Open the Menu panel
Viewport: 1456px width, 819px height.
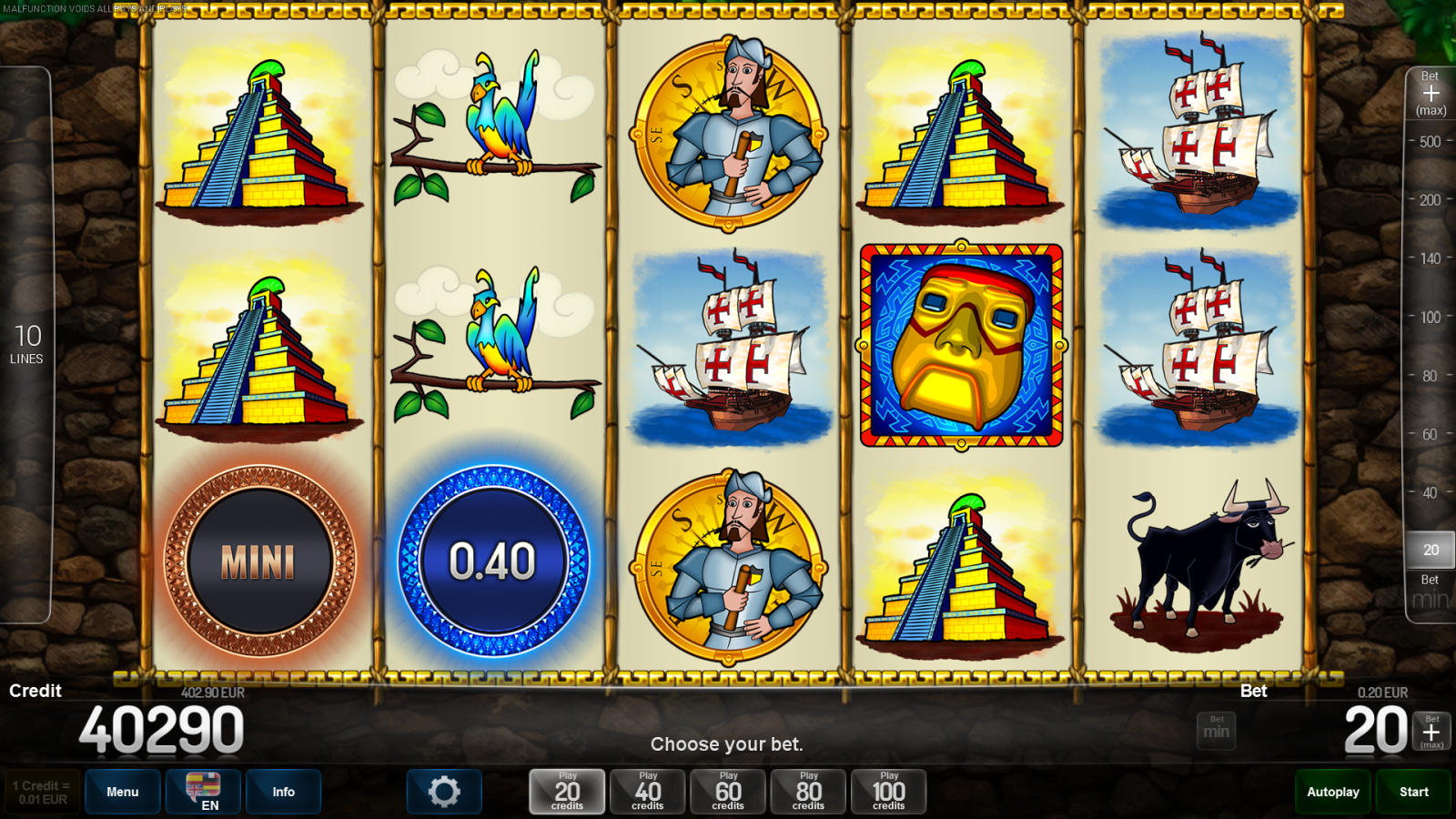[x=123, y=791]
